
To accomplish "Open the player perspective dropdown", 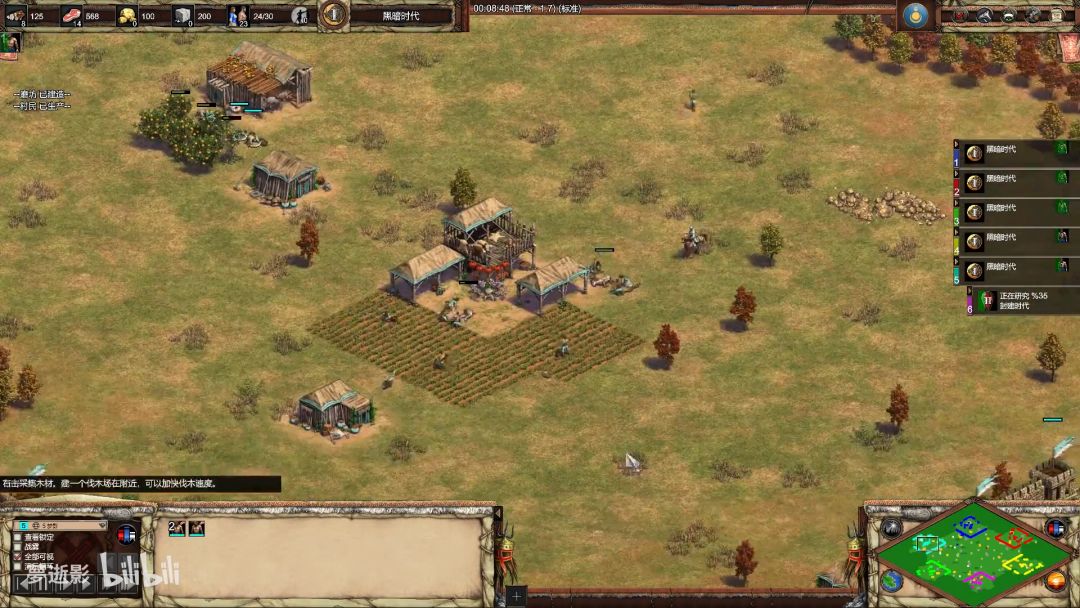I will [59, 525].
